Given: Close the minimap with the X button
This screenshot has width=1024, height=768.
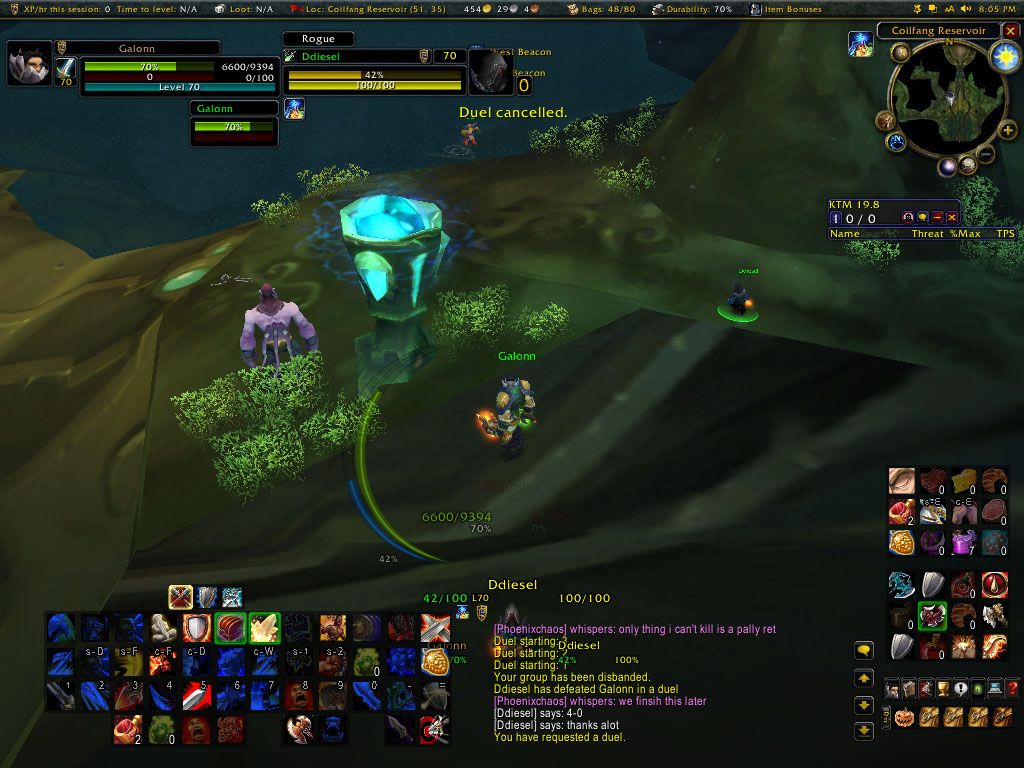Looking at the screenshot, I should [1011, 31].
